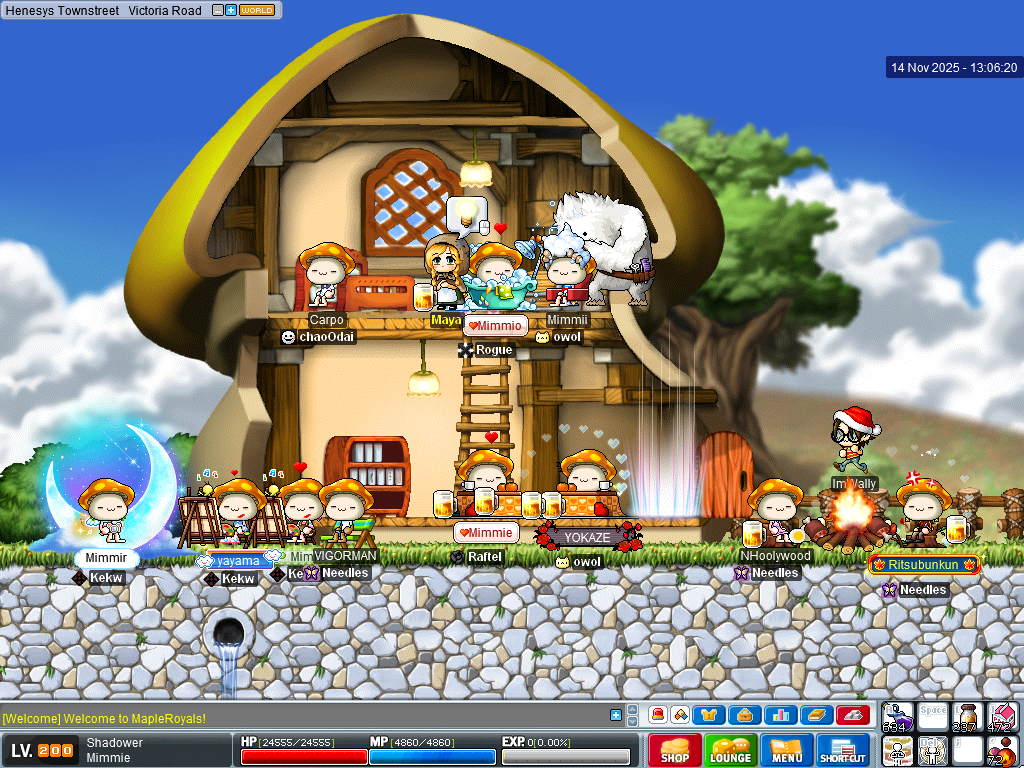Viewport: 1024px width, 768px height.
Task: Expand the minimap with the plus button
Action: (x=231, y=10)
